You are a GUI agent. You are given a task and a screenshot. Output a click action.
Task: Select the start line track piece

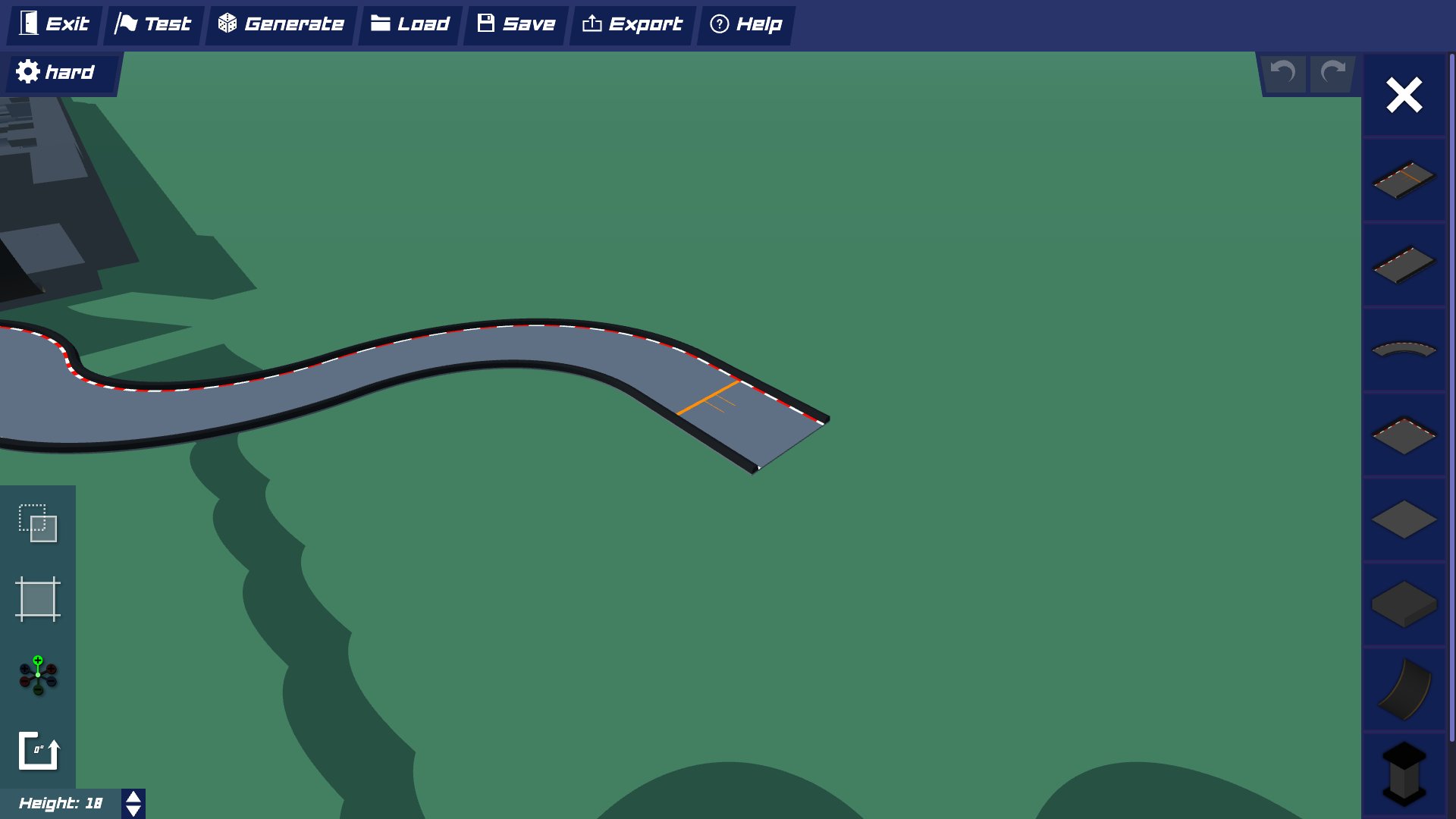pyautogui.click(x=1404, y=180)
